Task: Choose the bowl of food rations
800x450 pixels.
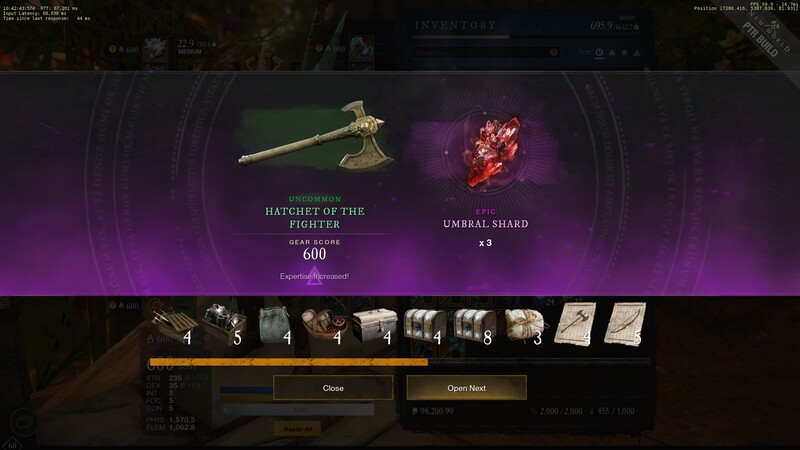Action: click(x=324, y=325)
